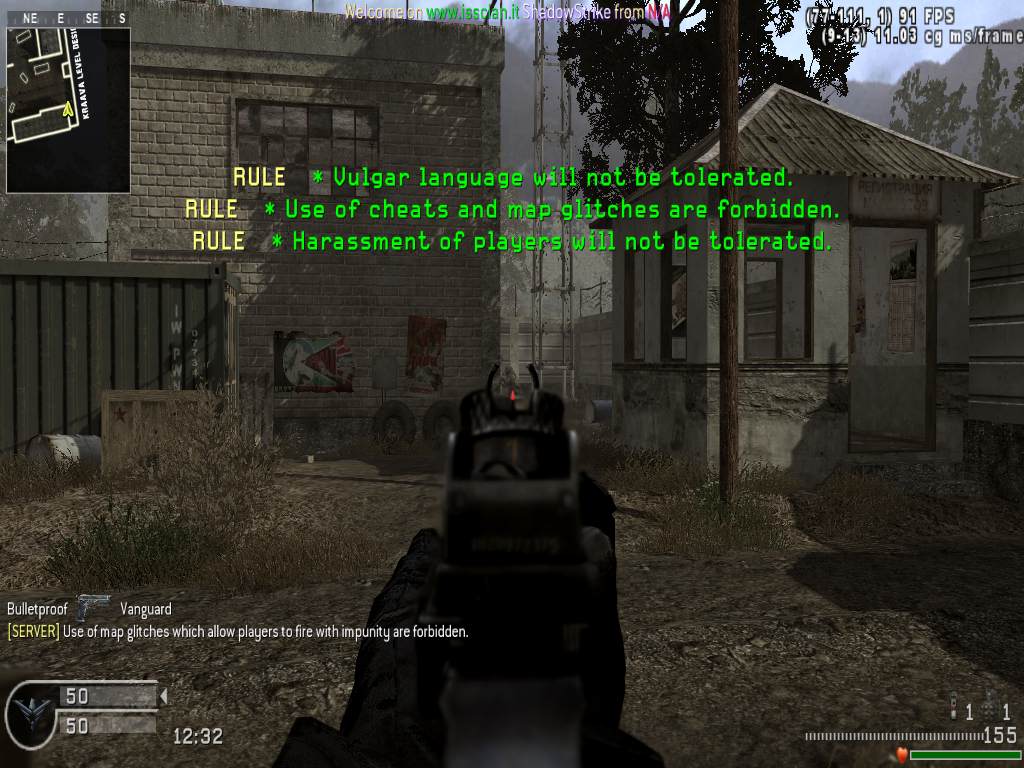This screenshot has height=768, width=1024.
Task: Open the website link in welcome message
Action: coord(469,13)
